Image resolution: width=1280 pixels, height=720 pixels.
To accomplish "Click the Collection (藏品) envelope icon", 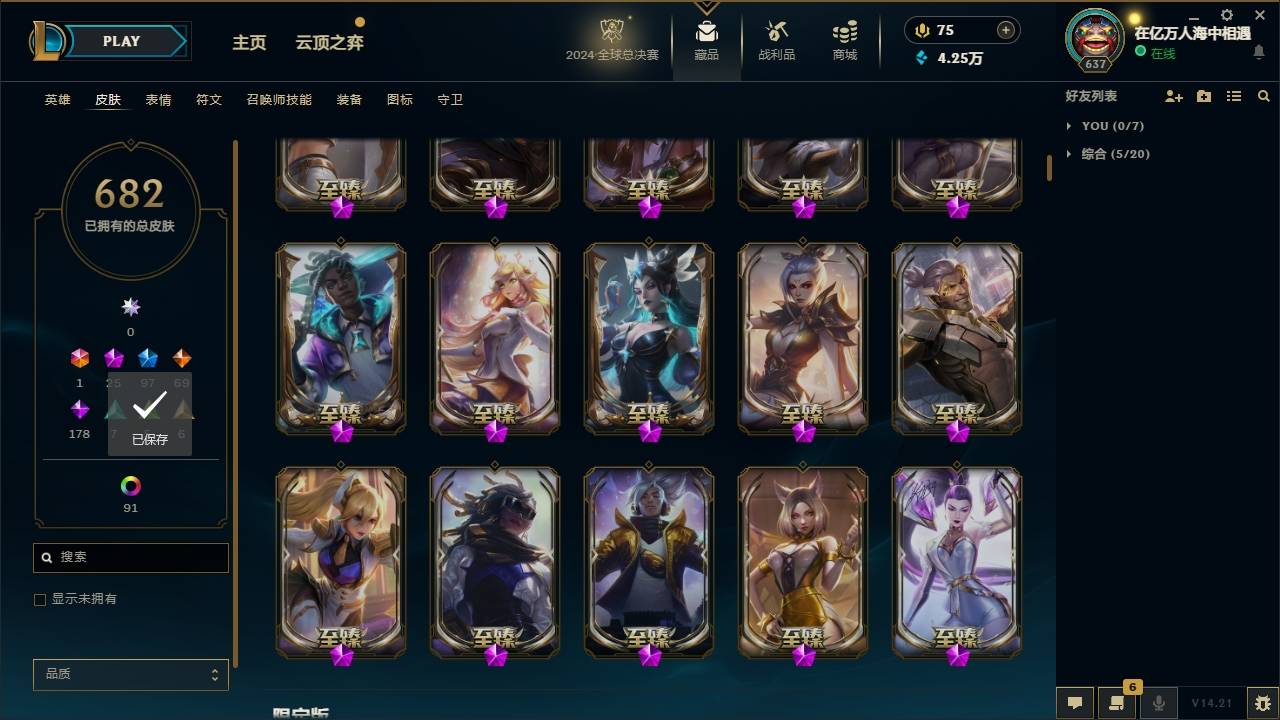I will [706, 30].
